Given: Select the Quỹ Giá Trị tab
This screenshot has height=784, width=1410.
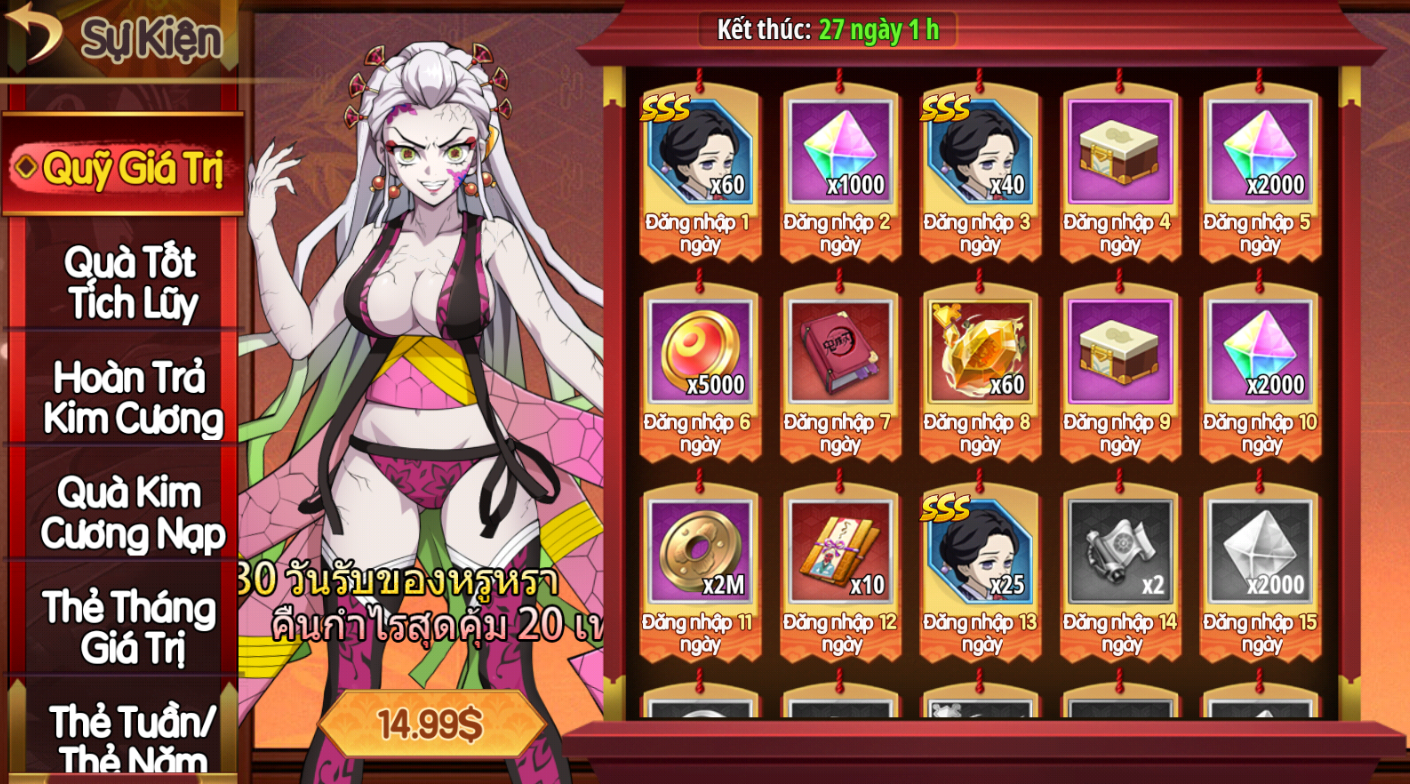Looking at the screenshot, I should pos(123,166).
